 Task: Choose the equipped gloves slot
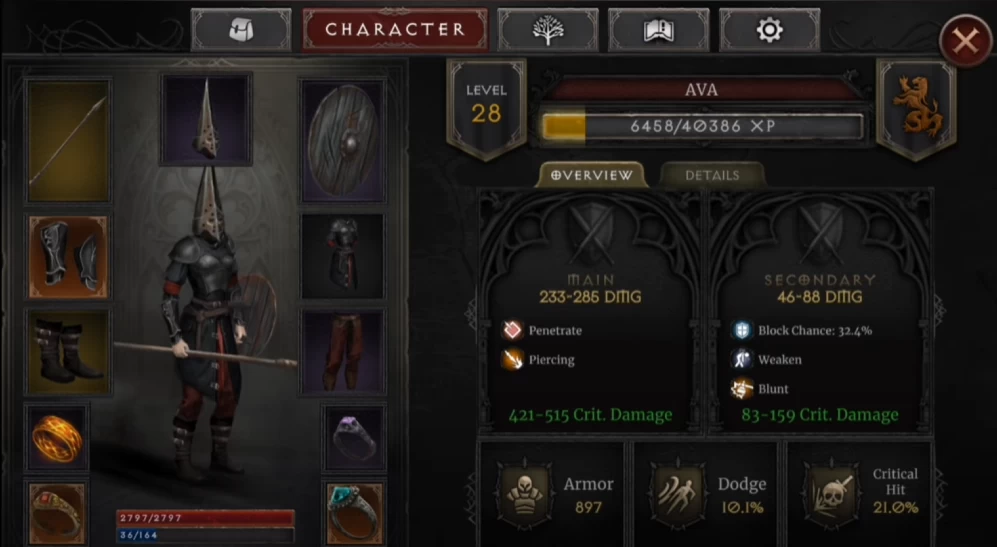[x=68, y=256]
